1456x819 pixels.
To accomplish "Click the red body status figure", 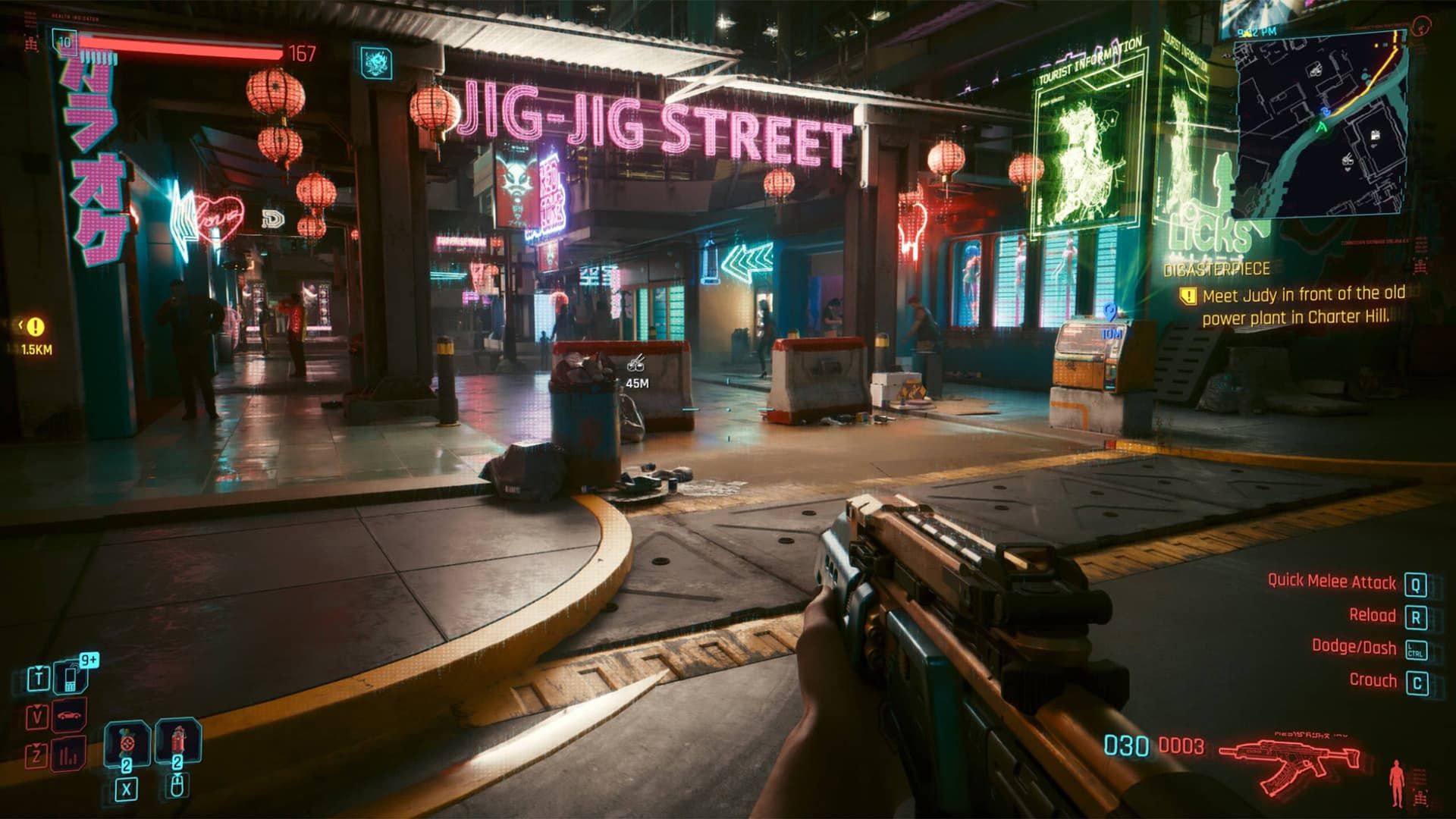I will (x=1396, y=781).
